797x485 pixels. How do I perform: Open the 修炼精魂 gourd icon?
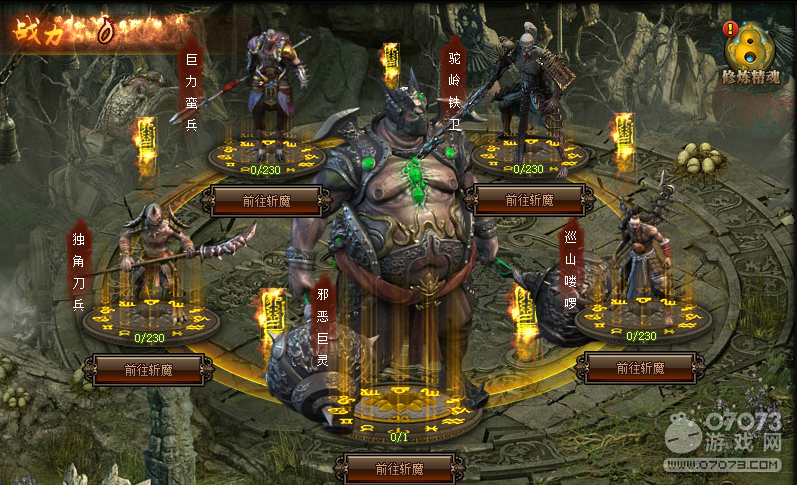pos(748,48)
